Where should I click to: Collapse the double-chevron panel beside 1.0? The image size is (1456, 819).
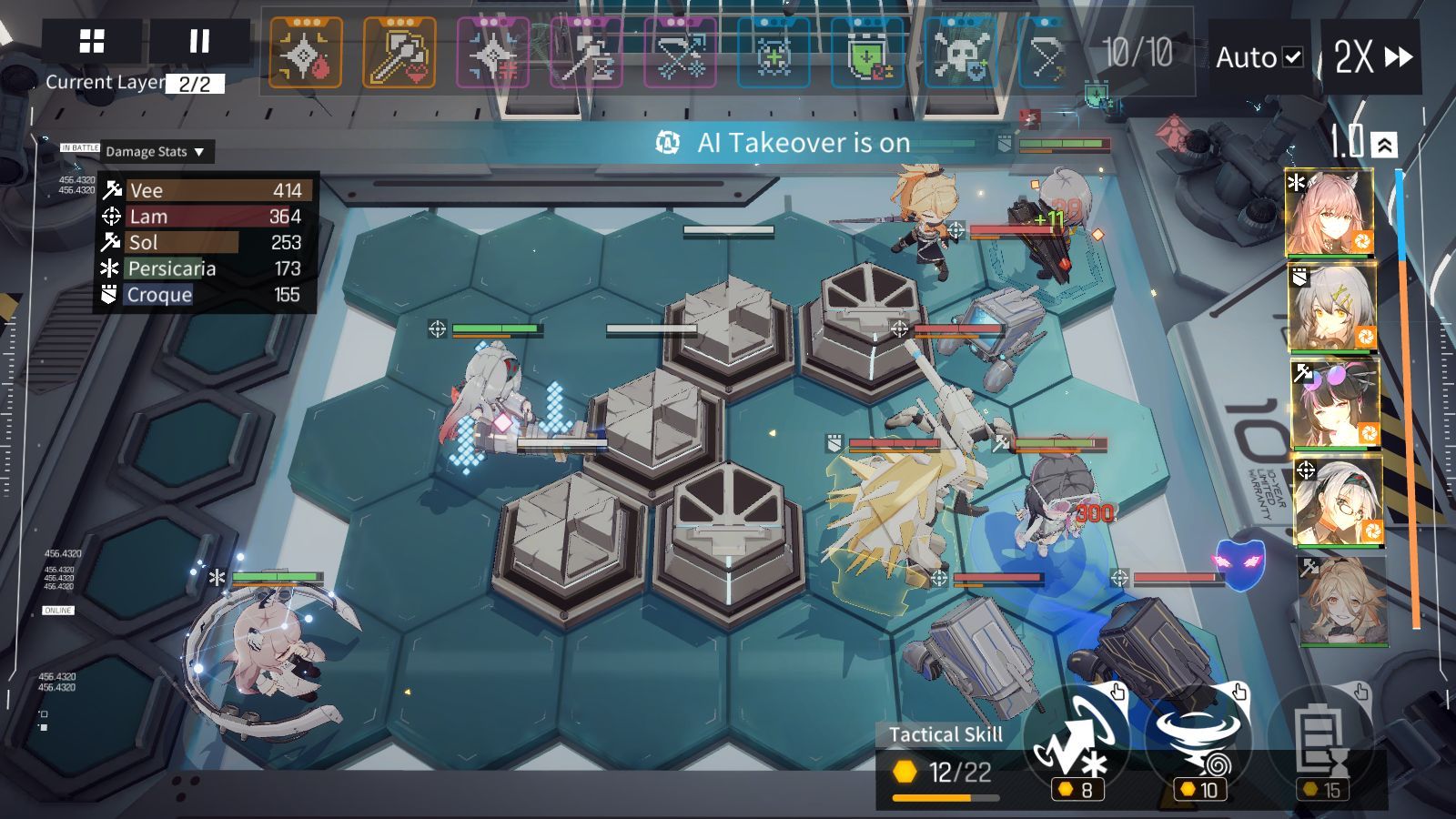tap(1384, 145)
